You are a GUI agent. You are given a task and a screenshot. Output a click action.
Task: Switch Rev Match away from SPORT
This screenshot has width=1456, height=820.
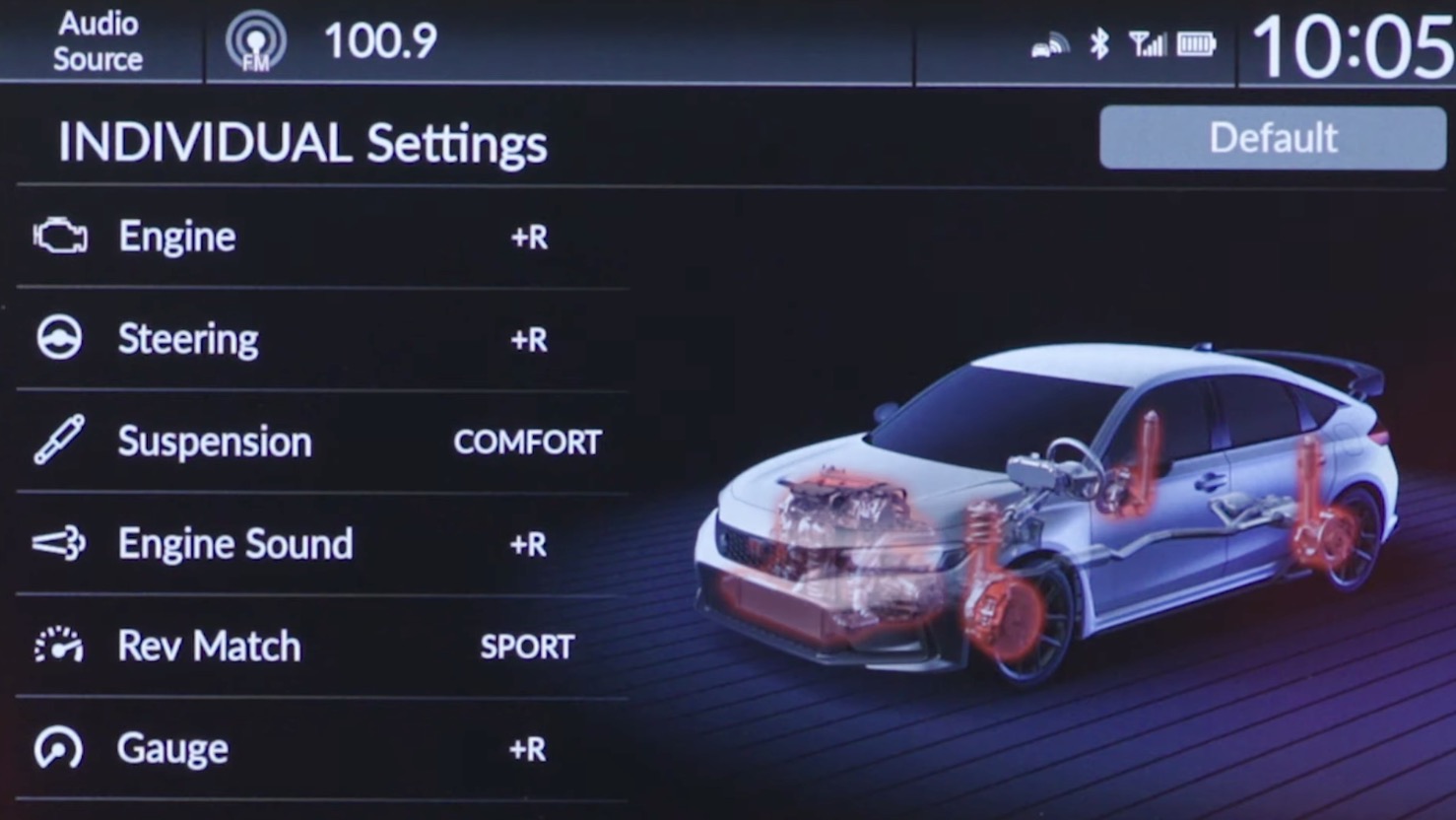(x=526, y=647)
